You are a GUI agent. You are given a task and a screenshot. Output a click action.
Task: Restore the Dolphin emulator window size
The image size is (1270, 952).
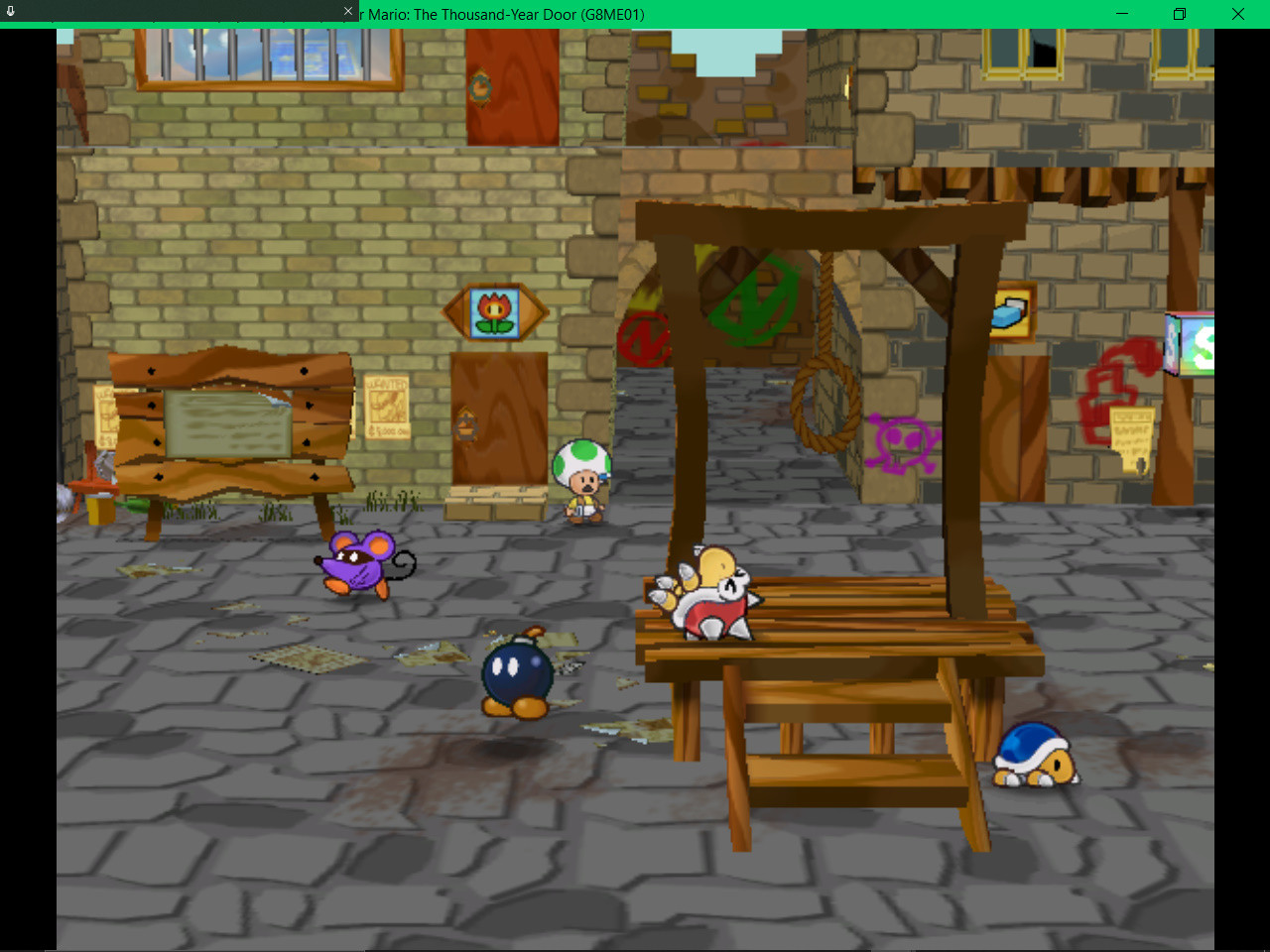coord(1179,14)
